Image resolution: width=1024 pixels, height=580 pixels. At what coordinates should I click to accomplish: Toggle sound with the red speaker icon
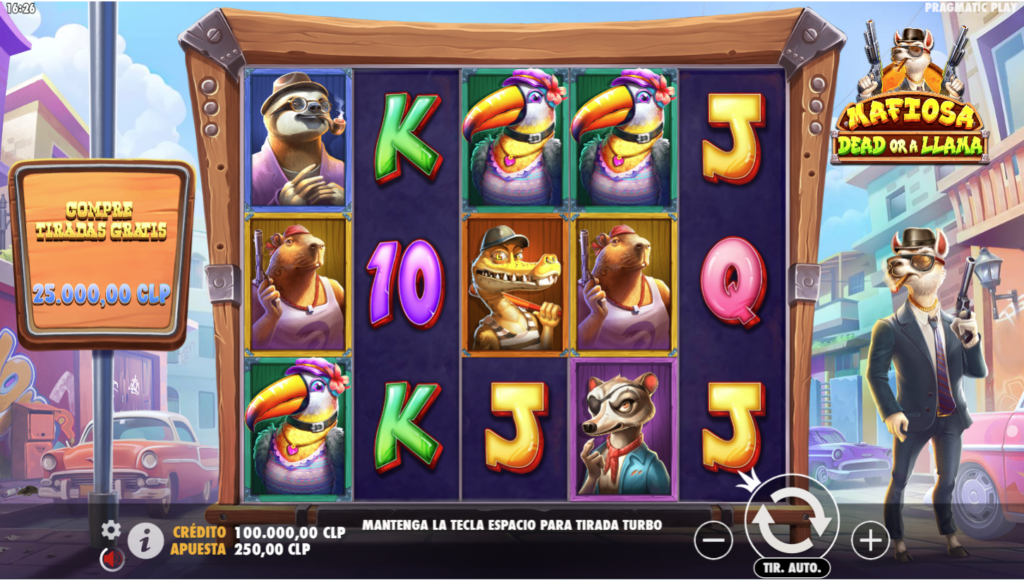click(112, 559)
